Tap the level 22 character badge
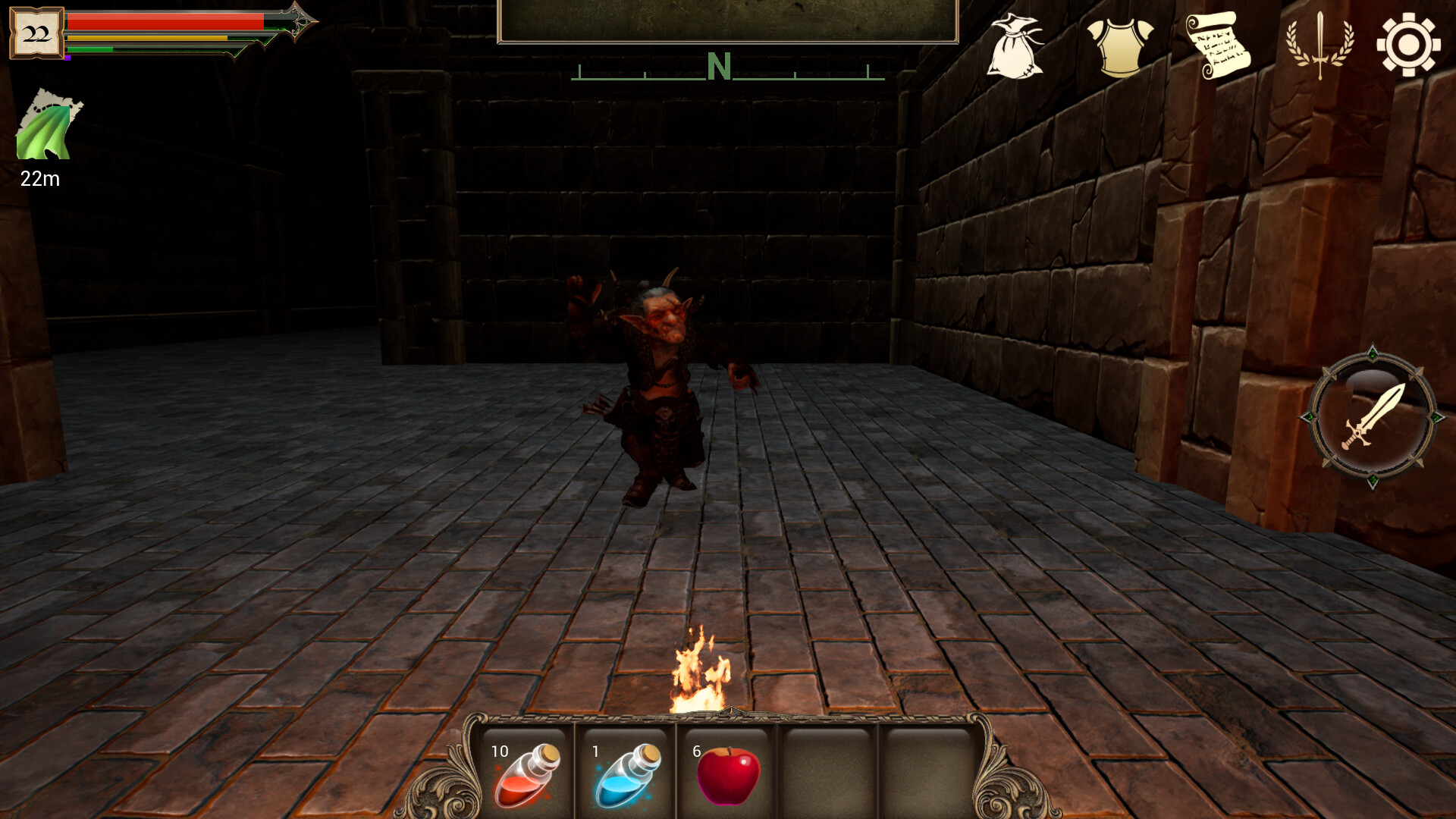 click(36, 32)
